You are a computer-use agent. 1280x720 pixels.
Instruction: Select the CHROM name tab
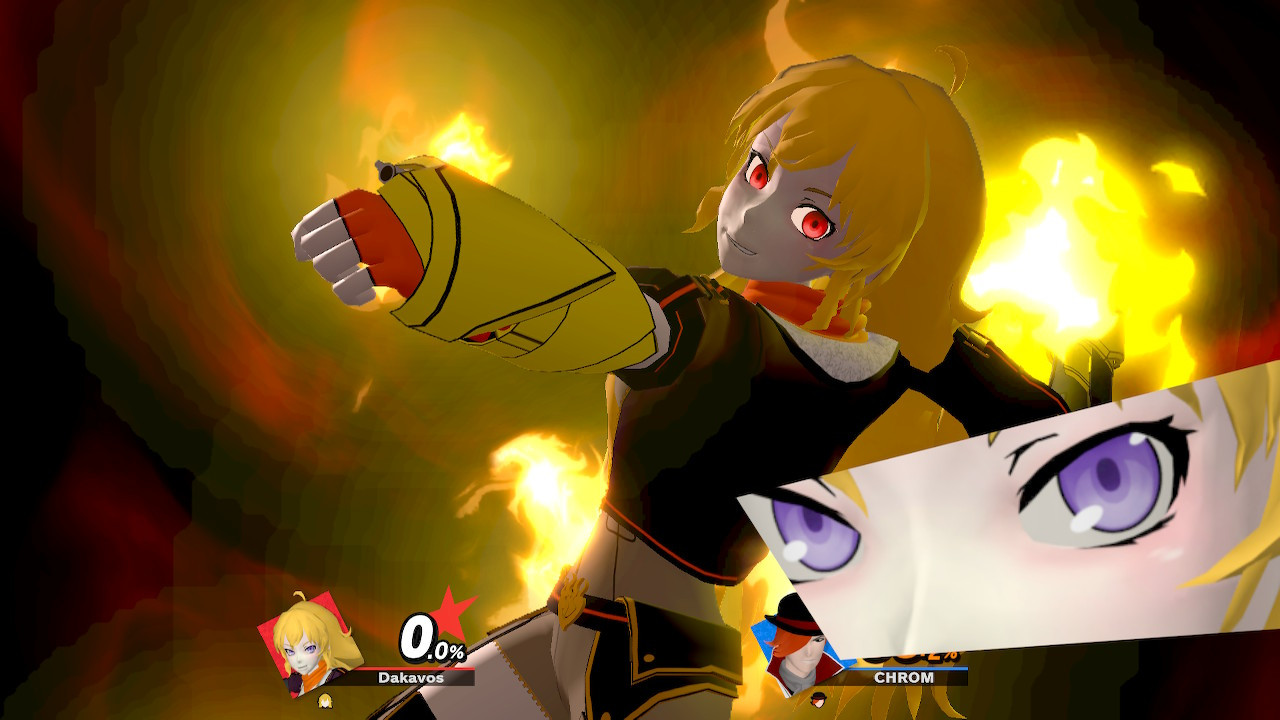pyautogui.click(x=905, y=676)
